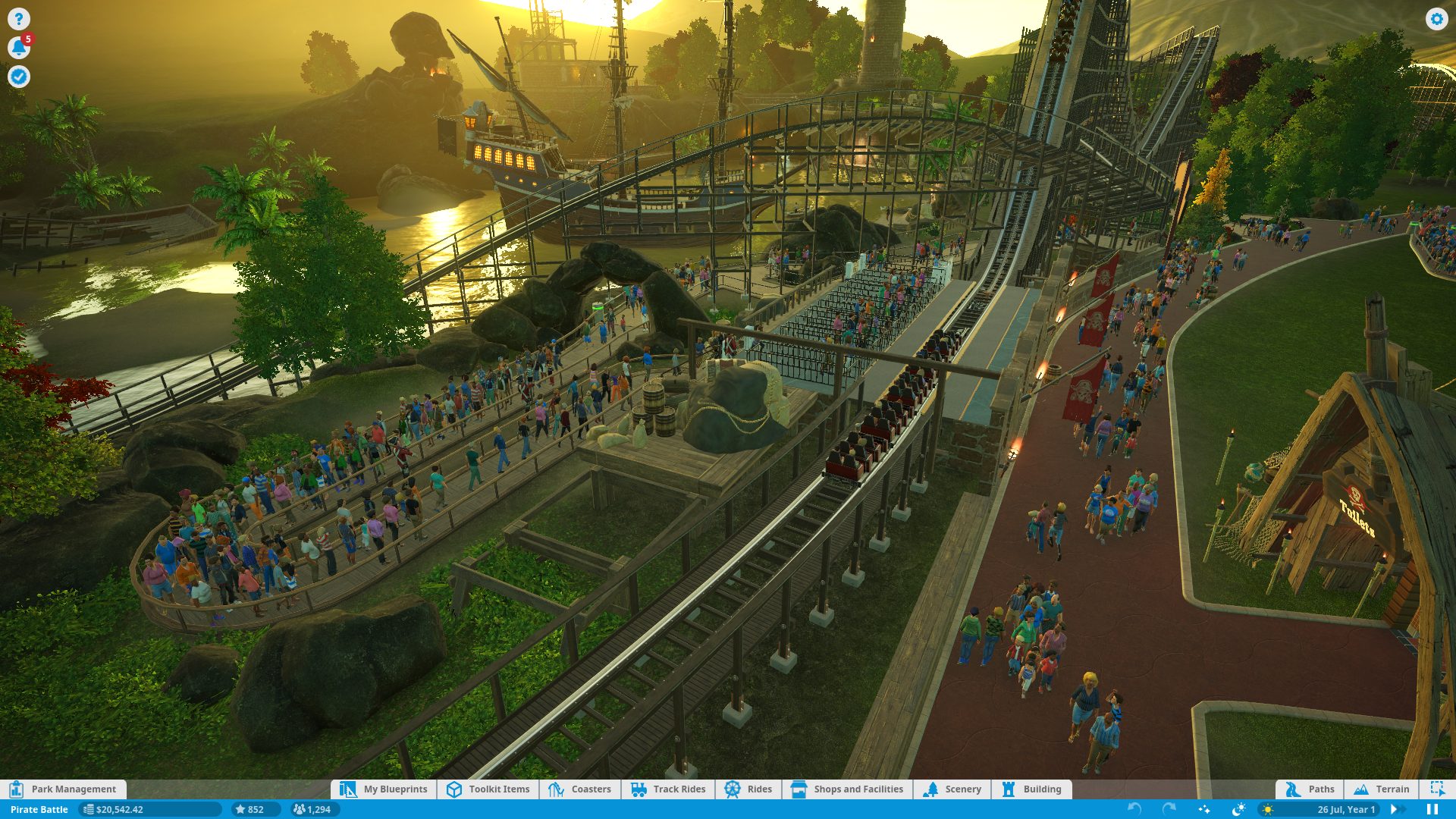Change game speed with the fast-forward arrow

click(1394, 810)
